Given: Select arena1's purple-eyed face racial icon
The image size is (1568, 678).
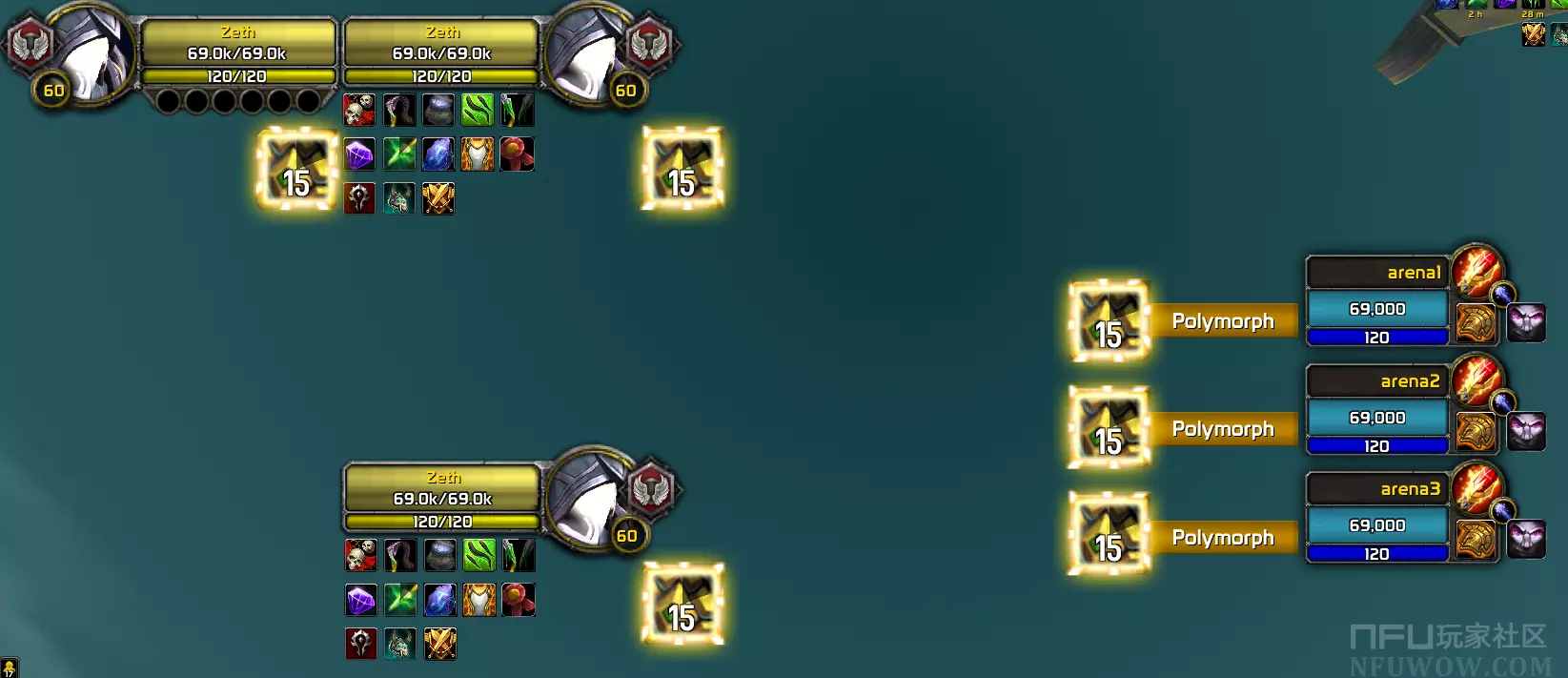Looking at the screenshot, I should 1526,322.
